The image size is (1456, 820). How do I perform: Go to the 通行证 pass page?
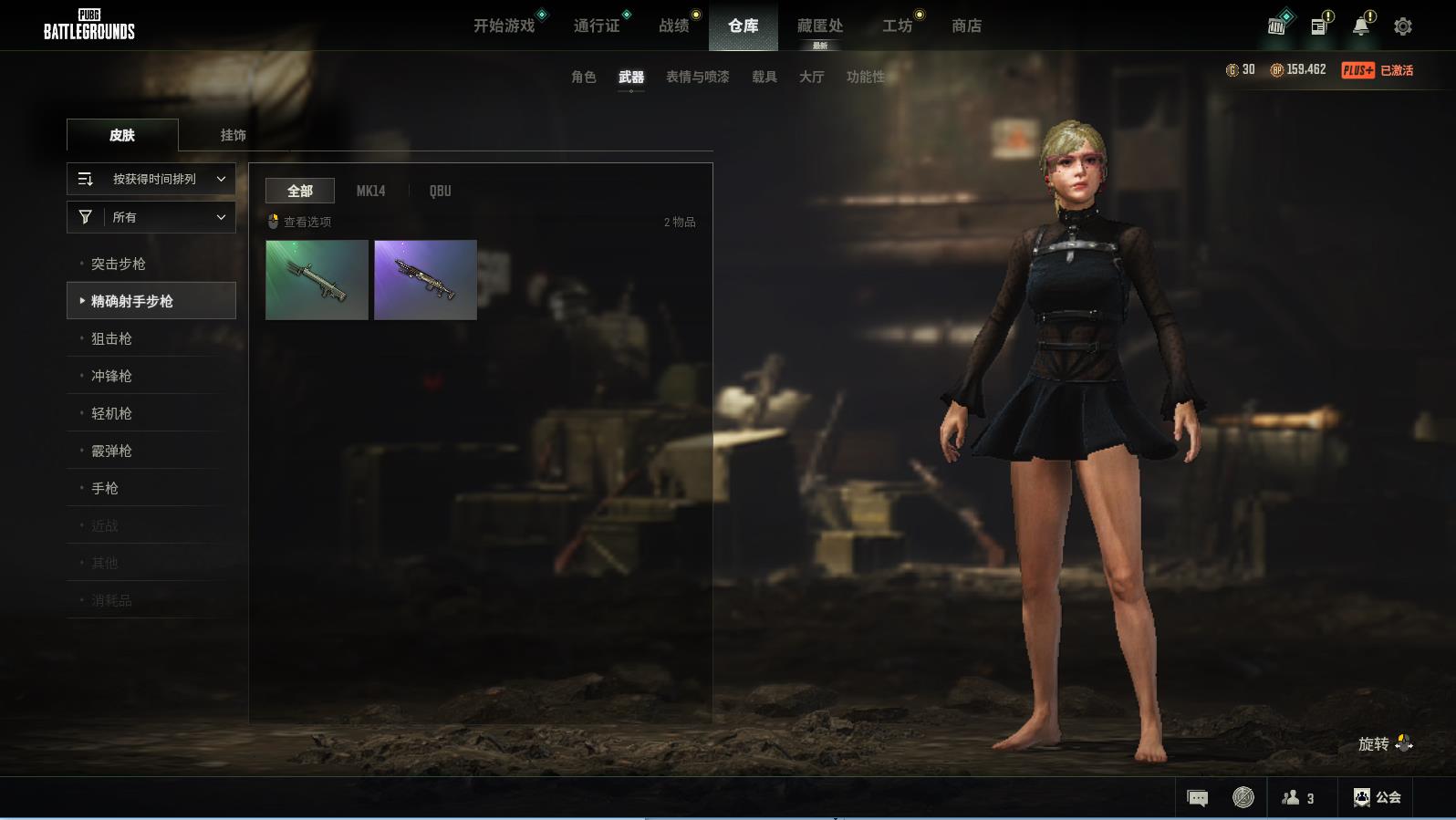[x=597, y=26]
